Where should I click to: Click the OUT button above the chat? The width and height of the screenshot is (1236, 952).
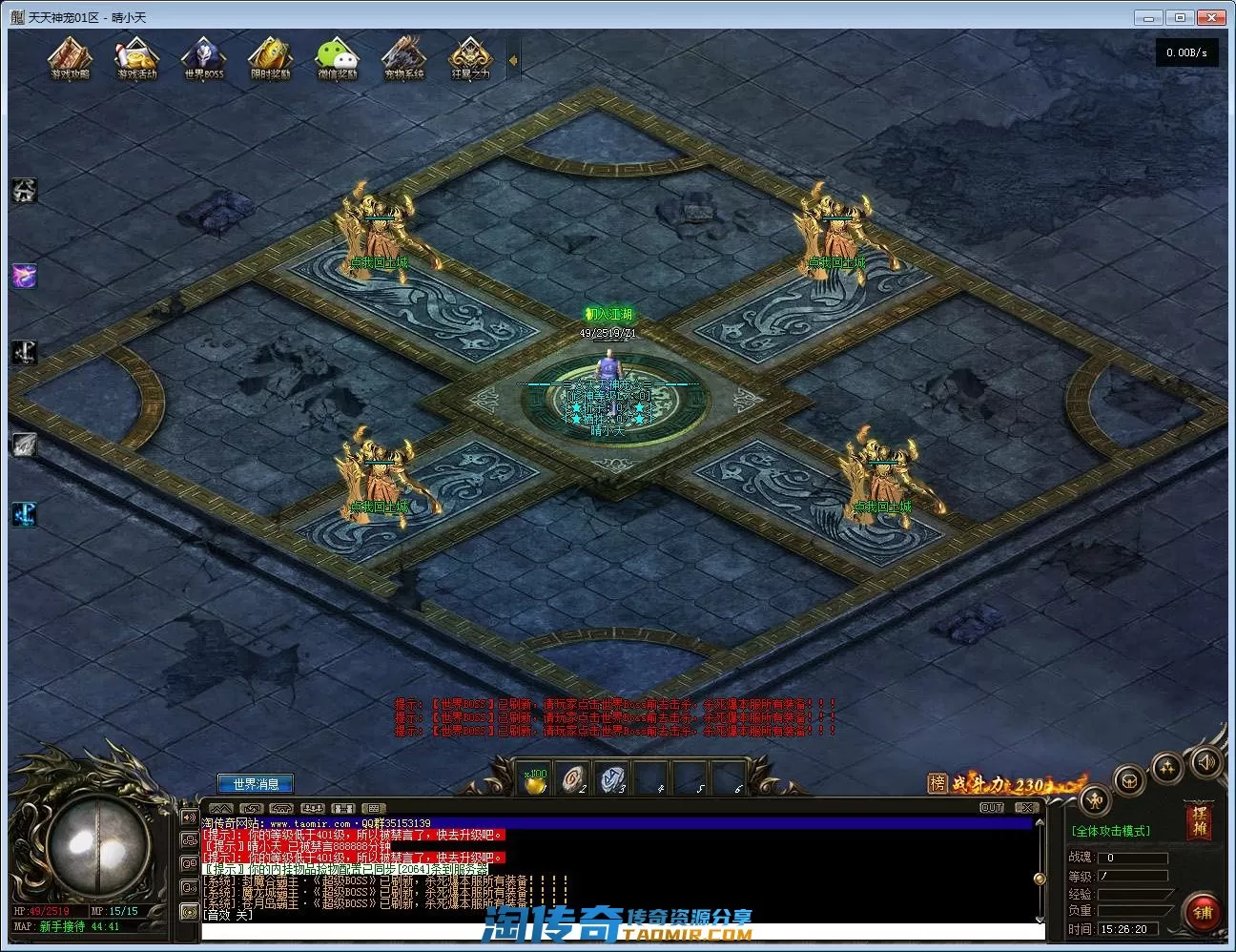992,808
